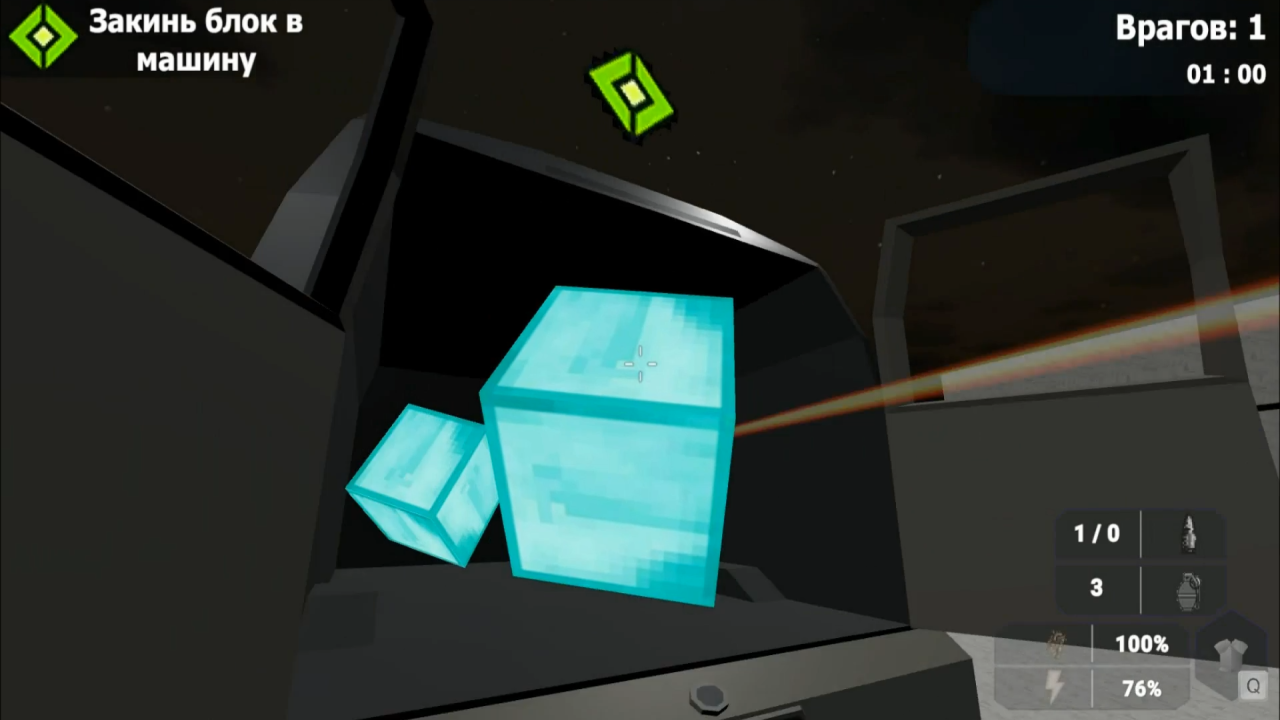1280x720 pixels.
Task: Click the 01:00 match timer
Action: tap(1226, 74)
